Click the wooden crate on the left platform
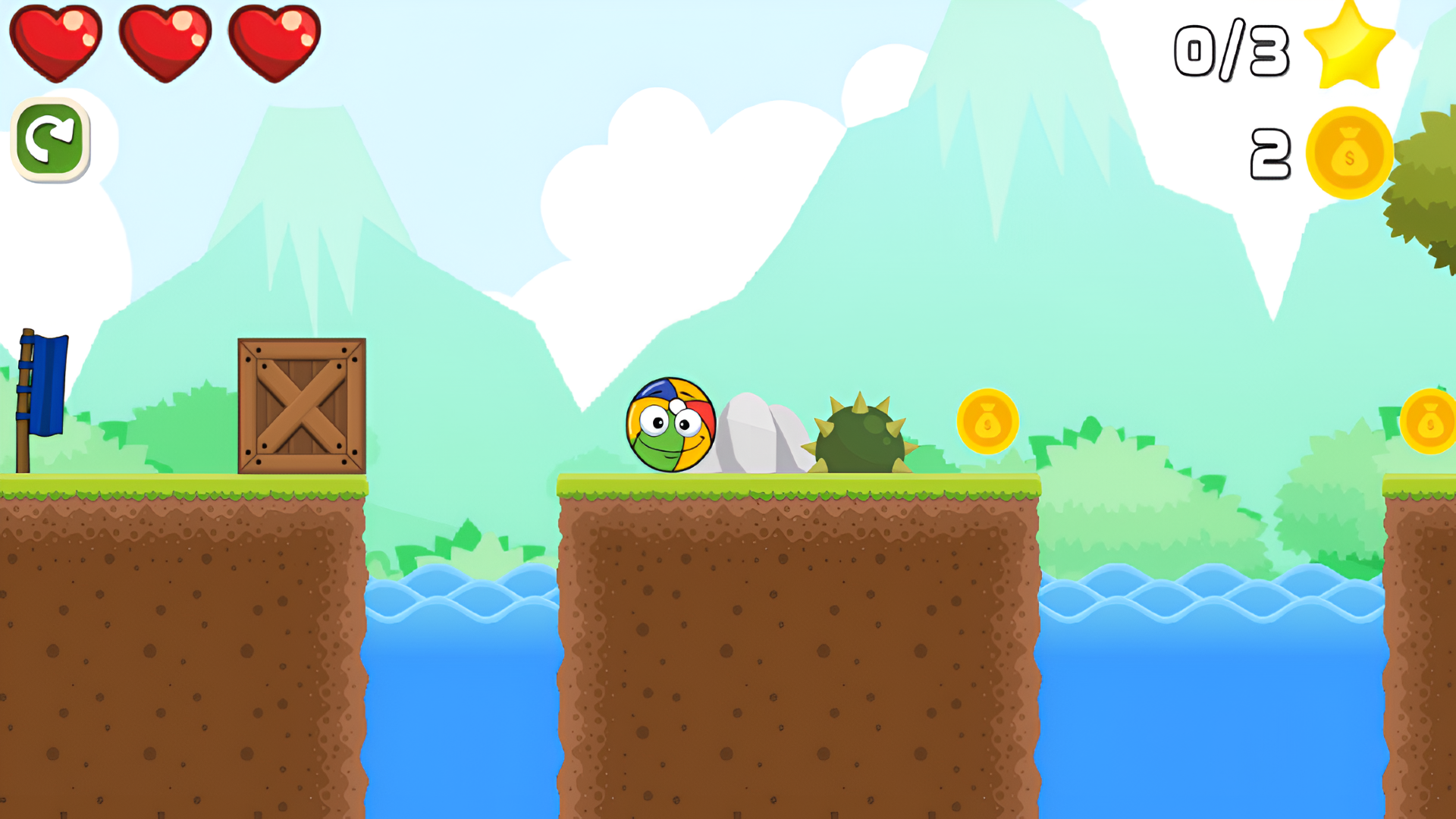The width and height of the screenshot is (1456, 819). [x=302, y=403]
